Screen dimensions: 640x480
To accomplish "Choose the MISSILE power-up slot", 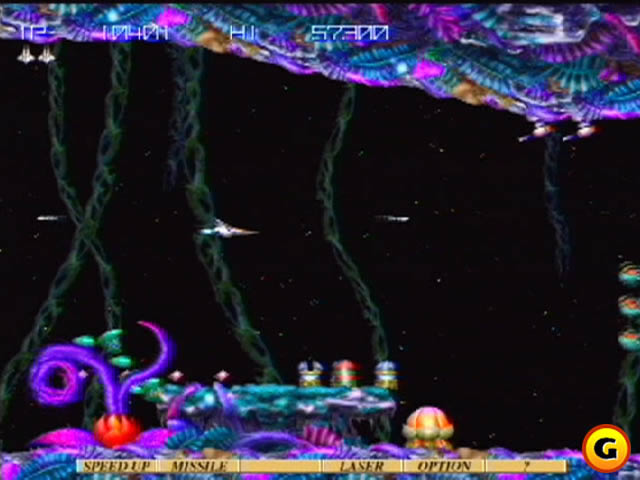I will point(198,466).
